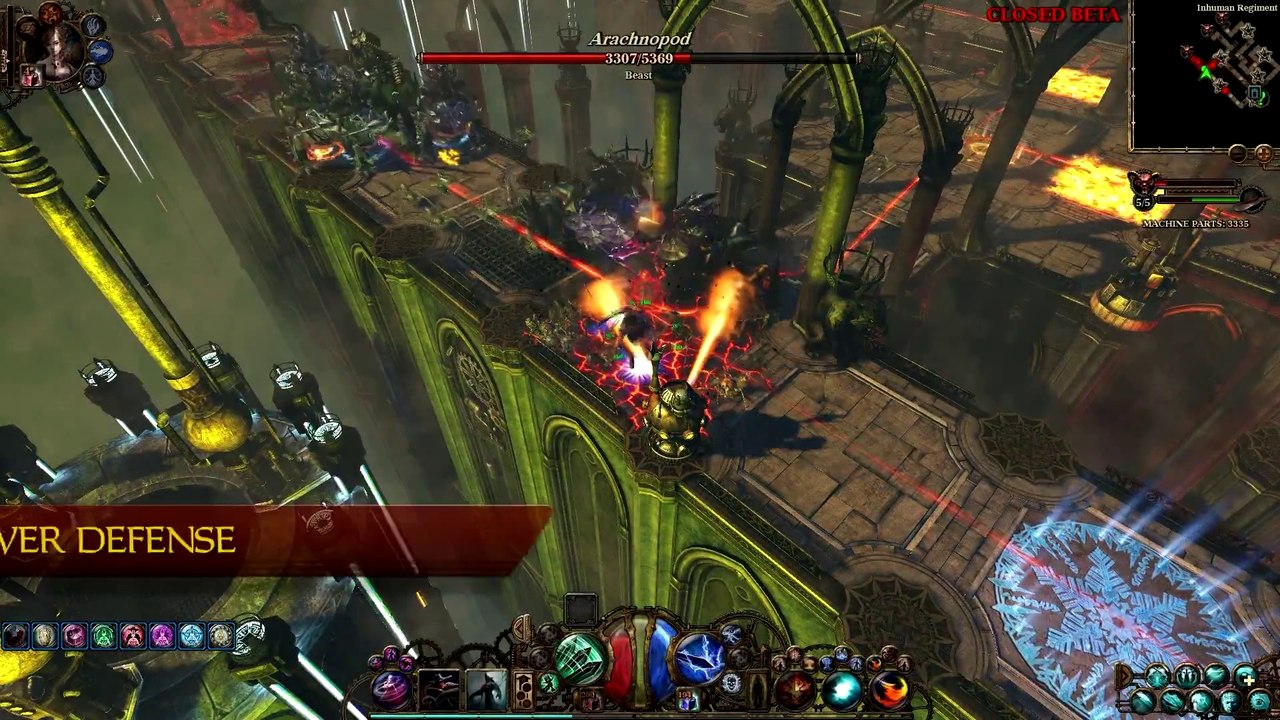Activate the small white skull icon

point(731,683)
